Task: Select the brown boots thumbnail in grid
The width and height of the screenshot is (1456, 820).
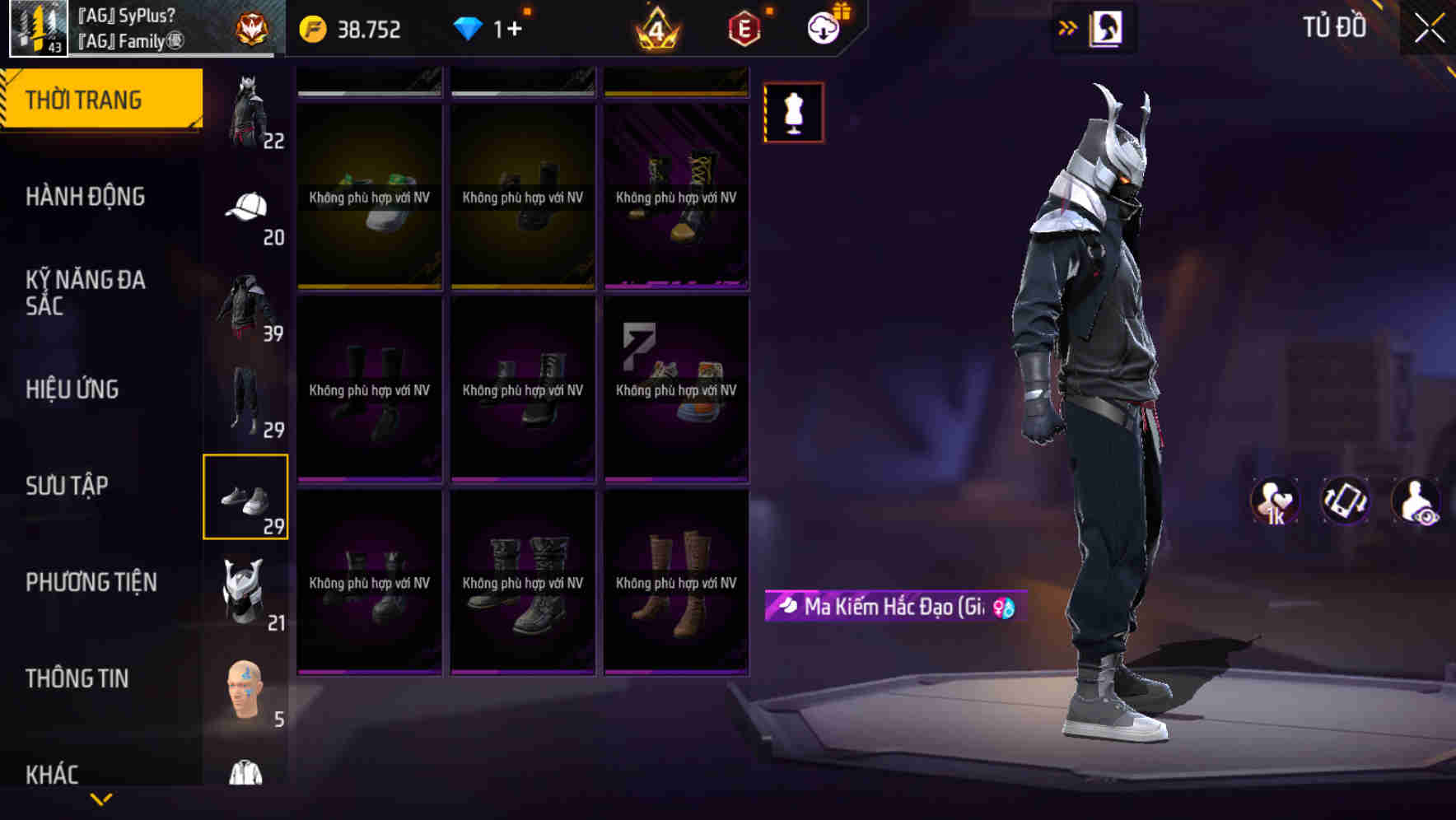Action: pyautogui.click(x=675, y=585)
